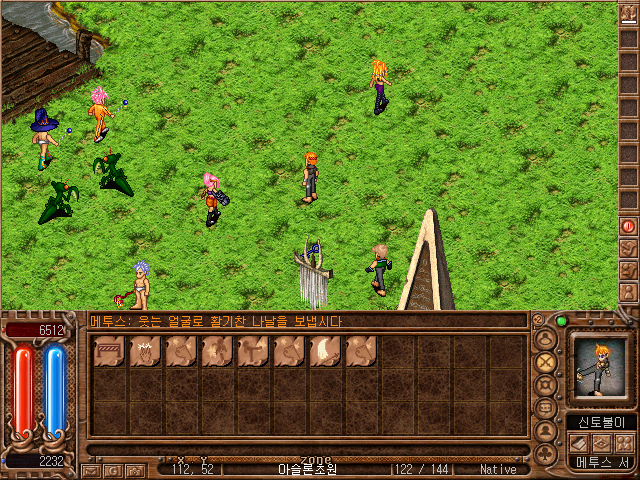Click the red round button on right sidebar

pos(628,225)
